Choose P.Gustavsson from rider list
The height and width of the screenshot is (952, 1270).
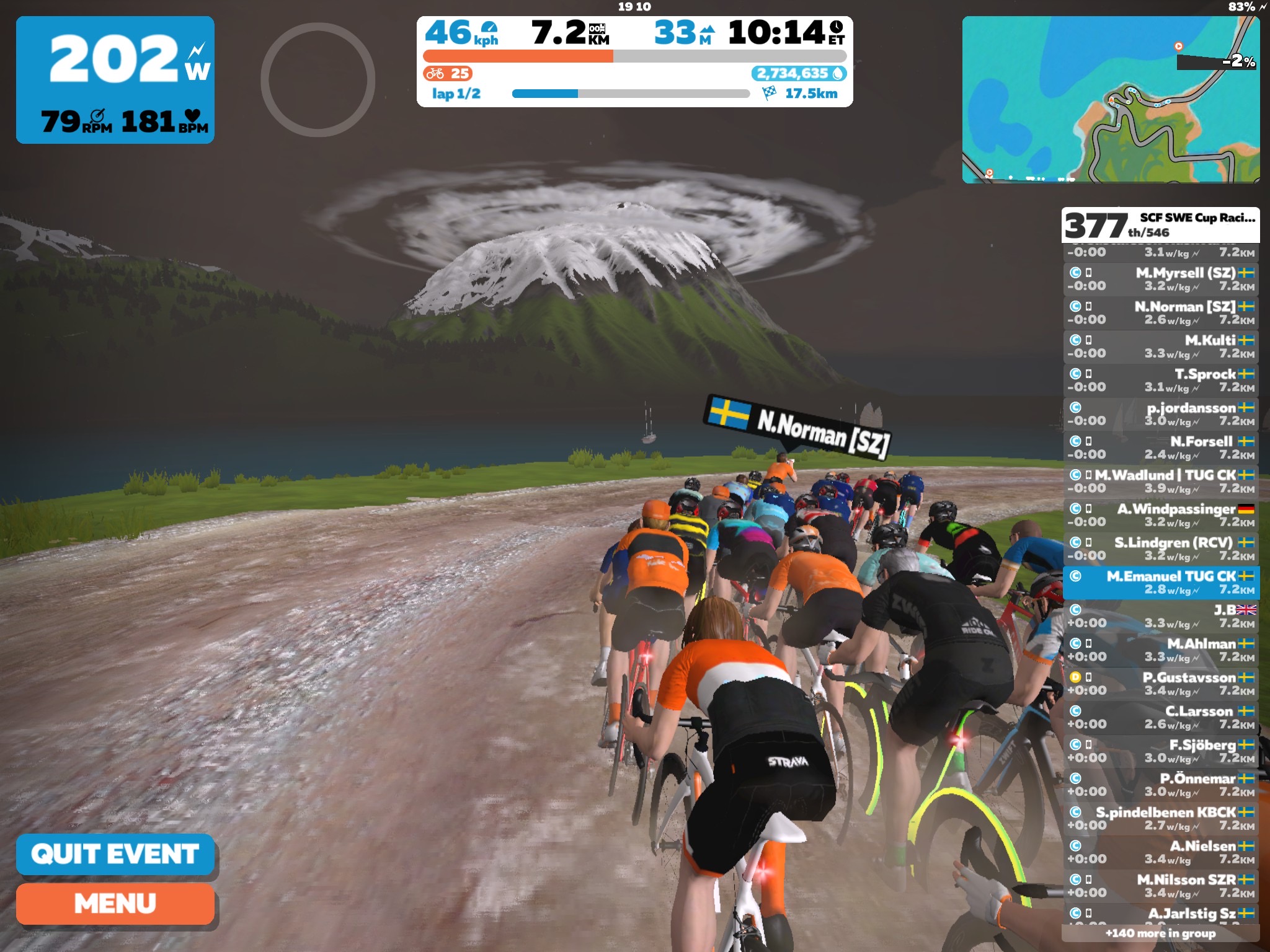[x=1161, y=684]
